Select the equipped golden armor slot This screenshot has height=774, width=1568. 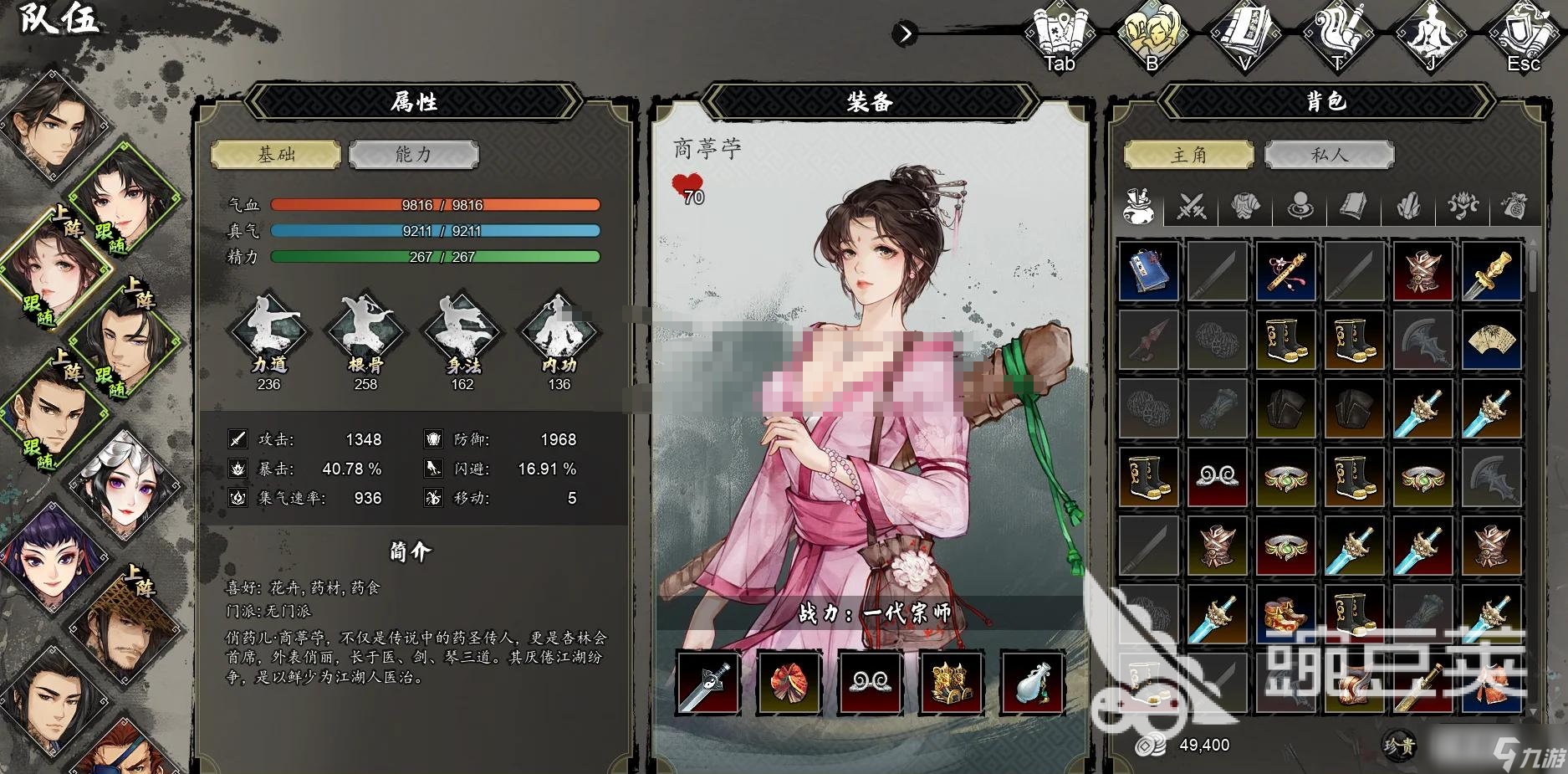tap(952, 682)
